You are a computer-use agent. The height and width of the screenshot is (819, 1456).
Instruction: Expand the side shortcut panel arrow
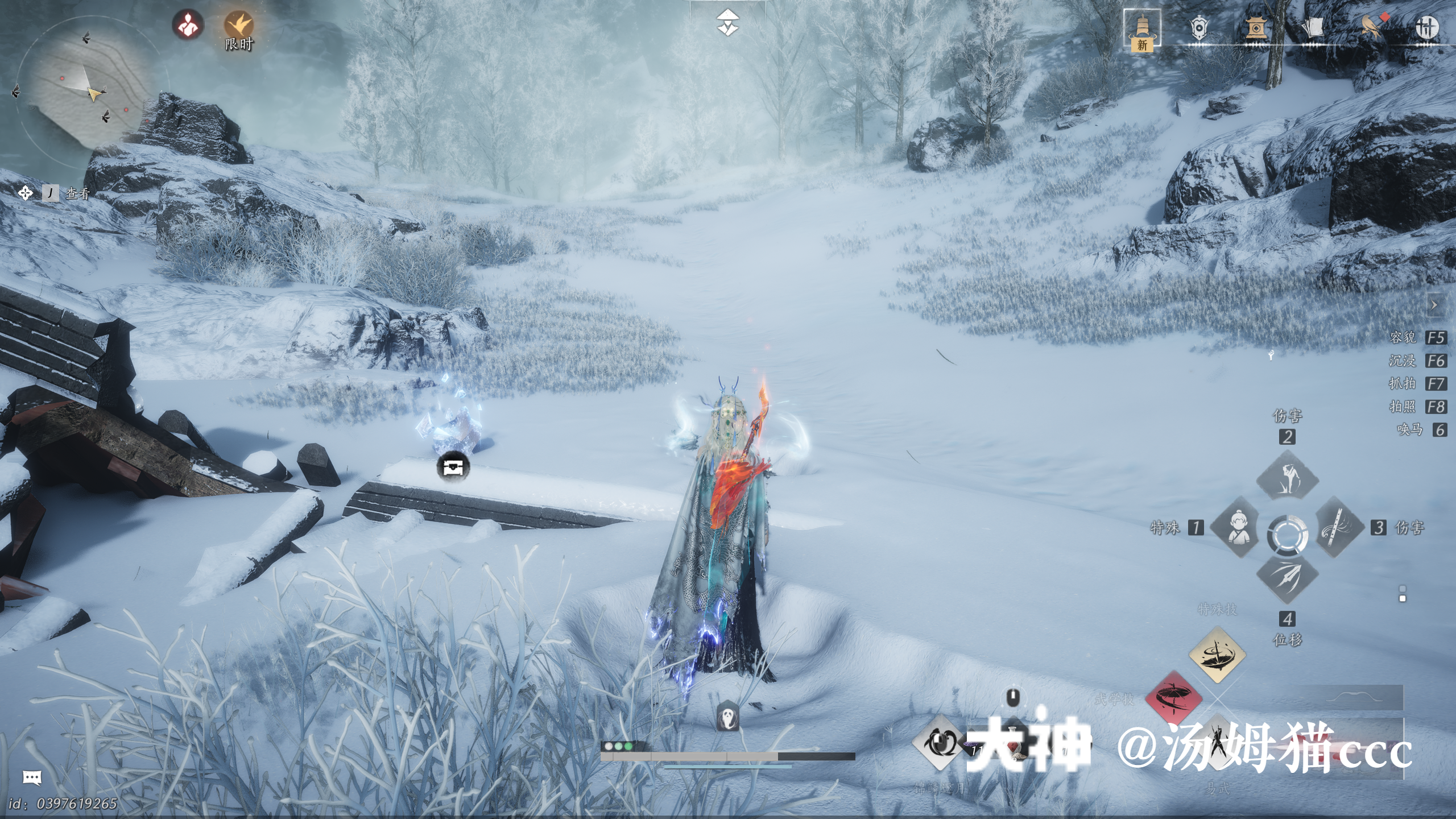tap(1434, 305)
